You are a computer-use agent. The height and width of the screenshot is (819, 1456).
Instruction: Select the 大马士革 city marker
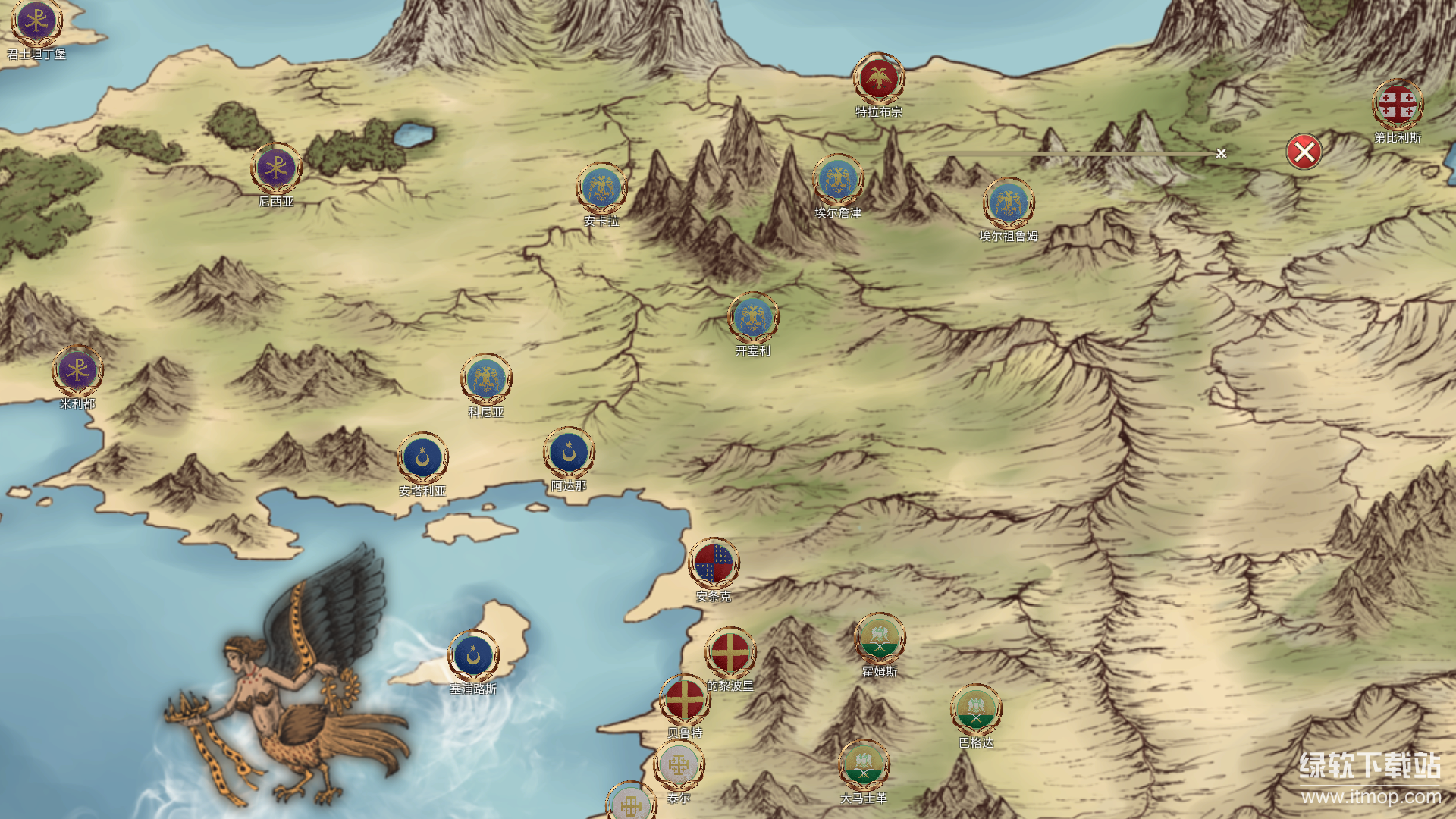point(864,765)
